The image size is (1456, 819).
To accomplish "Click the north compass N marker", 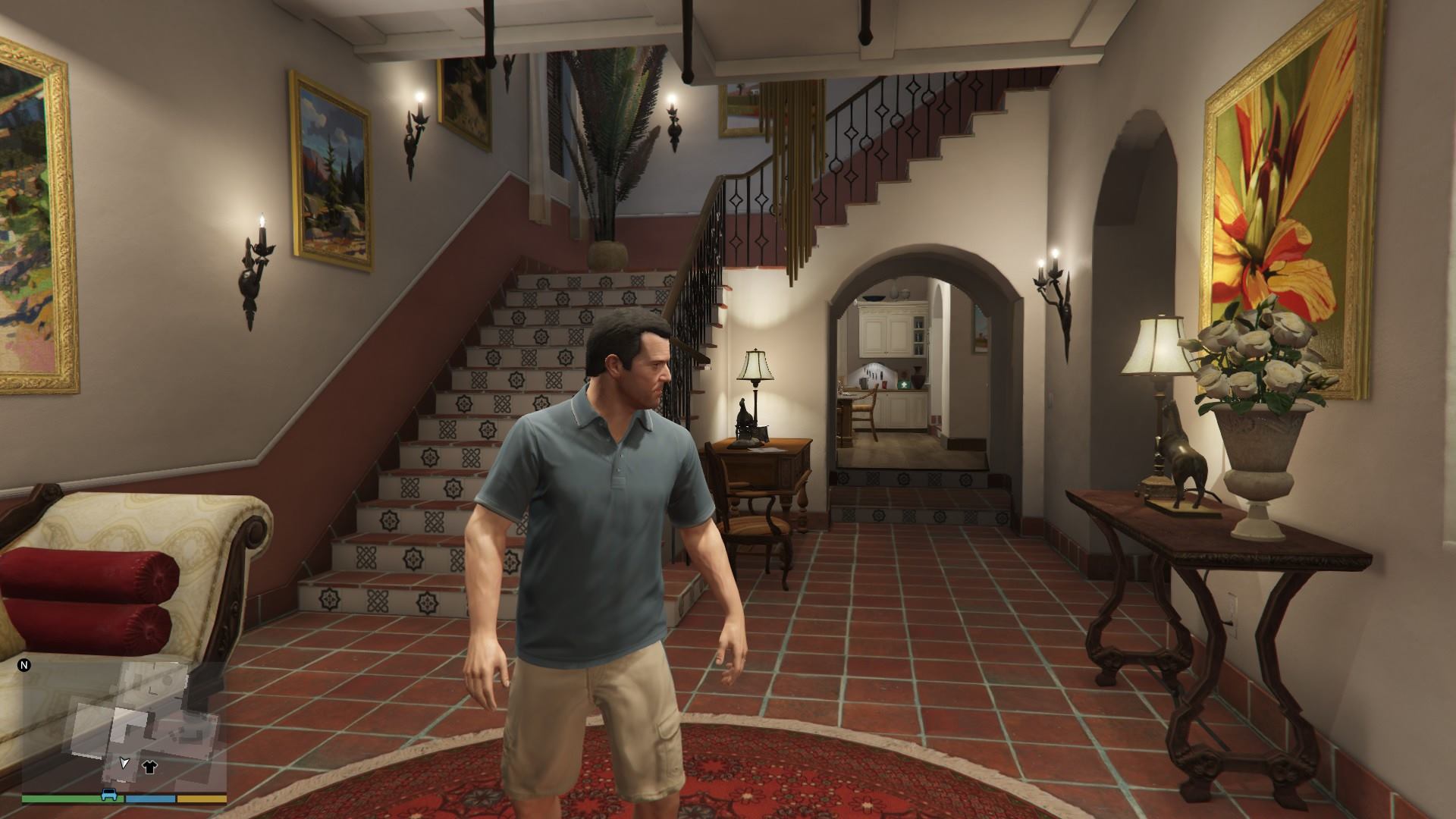I will pyautogui.click(x=24, y=666).
